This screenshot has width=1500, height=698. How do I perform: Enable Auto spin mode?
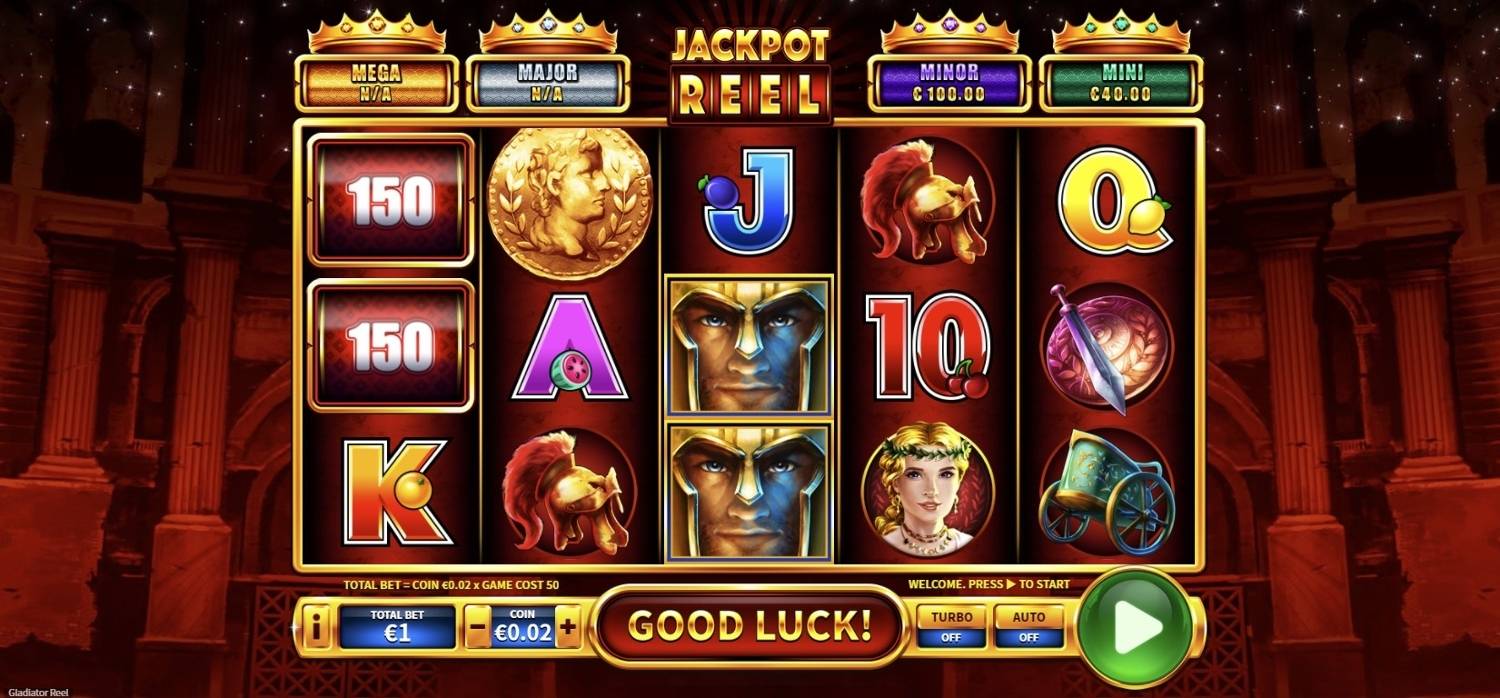[1029, 627]
